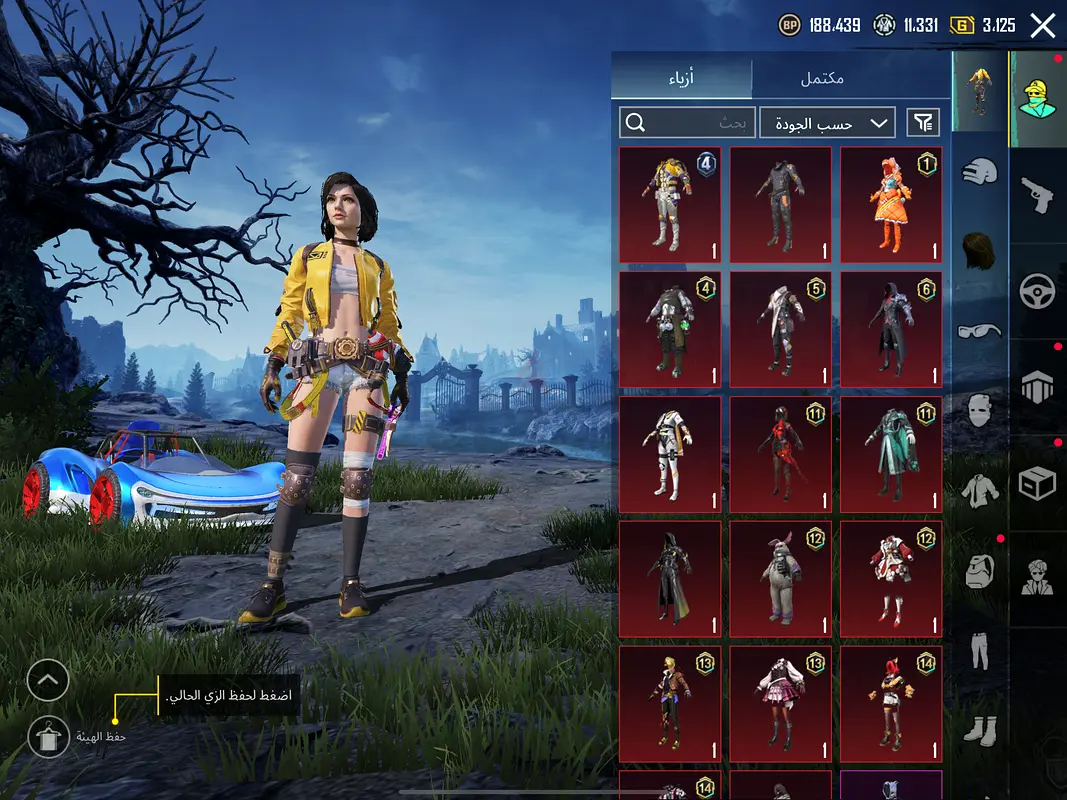Viewport: 1067px width, 800px height.
Task: Close the inventory with the X button
Action: (x=1042, y=26)
